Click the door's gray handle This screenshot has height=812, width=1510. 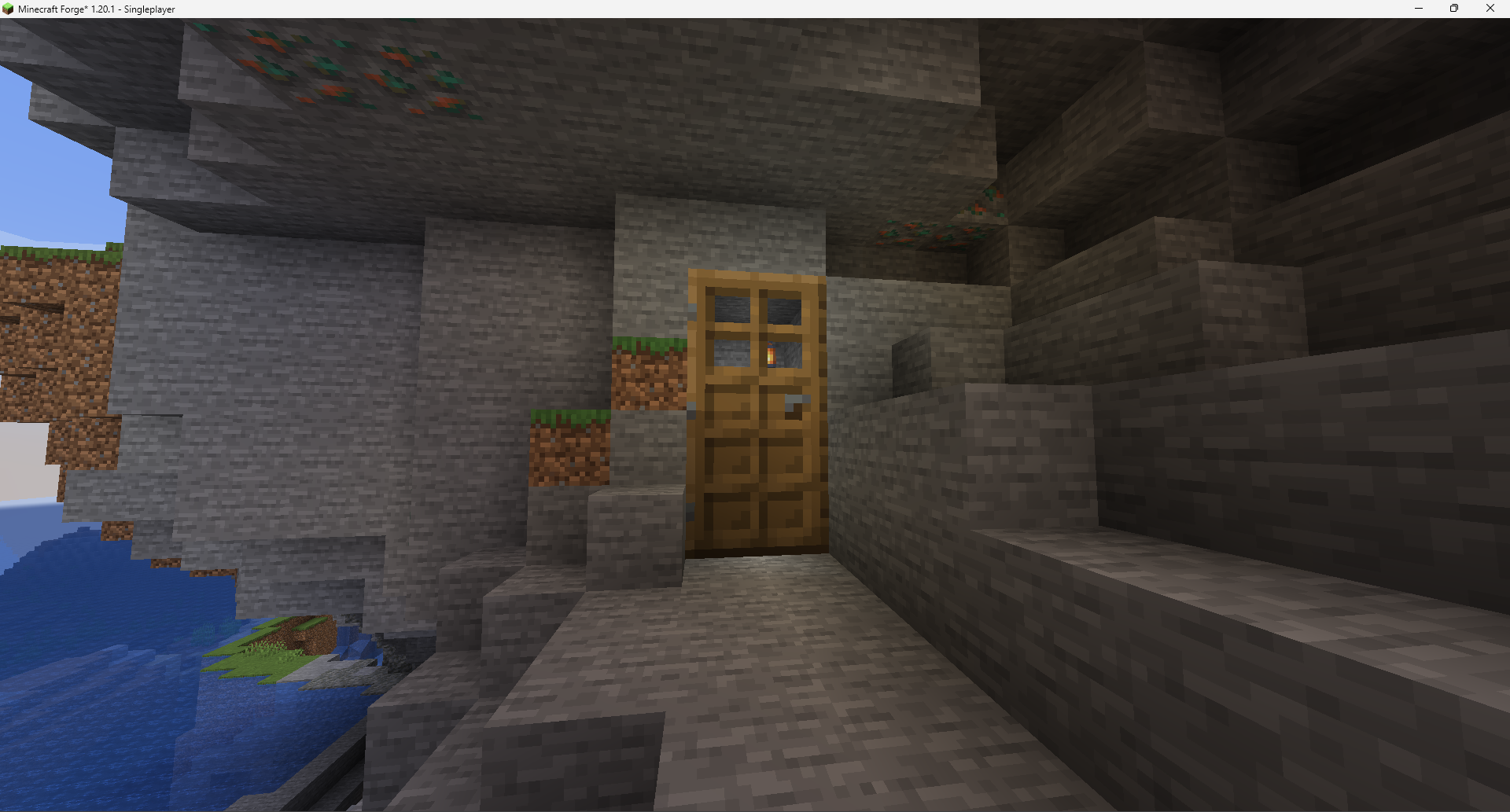pos(796,399)
